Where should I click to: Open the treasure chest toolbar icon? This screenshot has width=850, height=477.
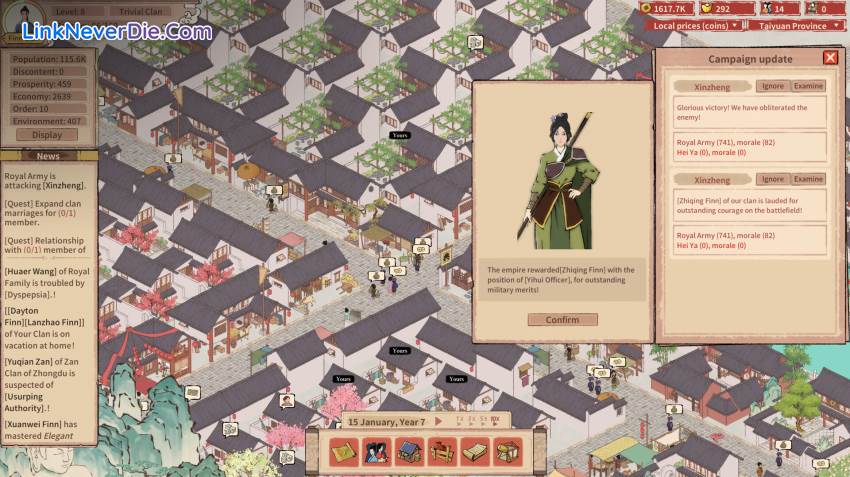pyautogui.click(x=507, y=452)
